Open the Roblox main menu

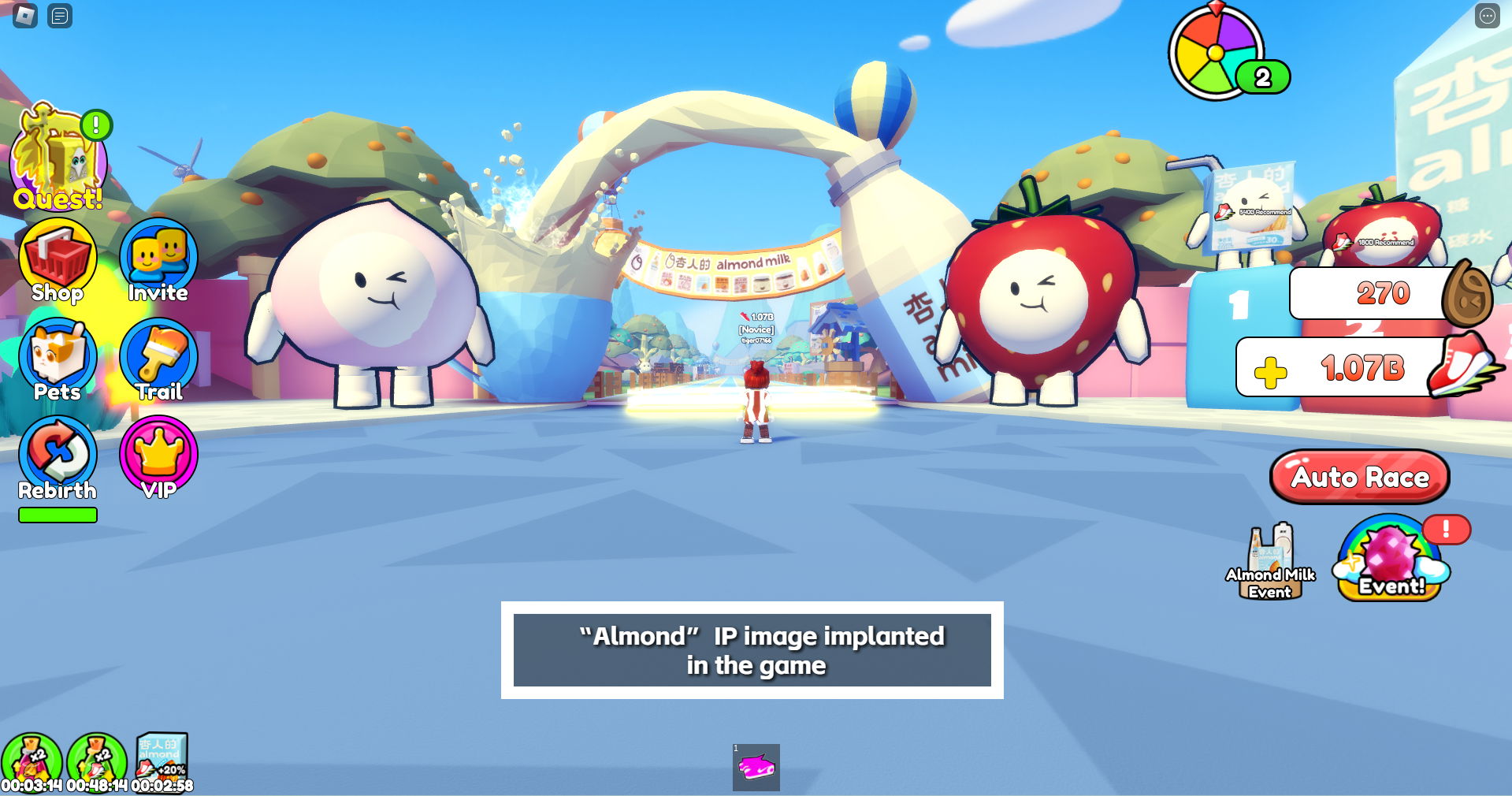(25, 16)
